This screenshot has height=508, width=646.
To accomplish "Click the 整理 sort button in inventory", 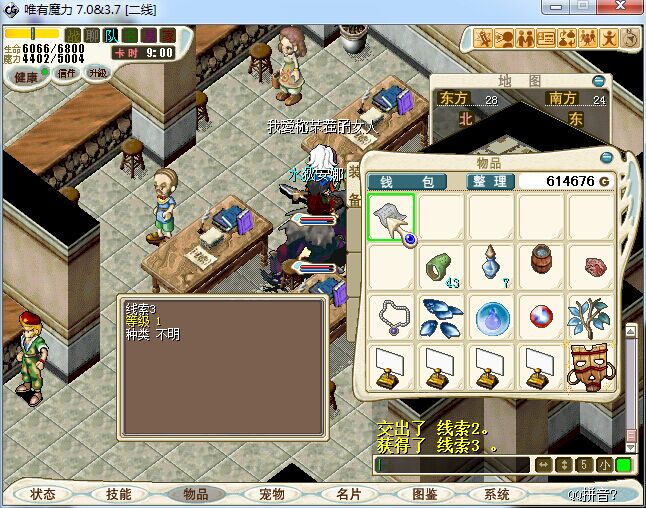I will point(491,181).
